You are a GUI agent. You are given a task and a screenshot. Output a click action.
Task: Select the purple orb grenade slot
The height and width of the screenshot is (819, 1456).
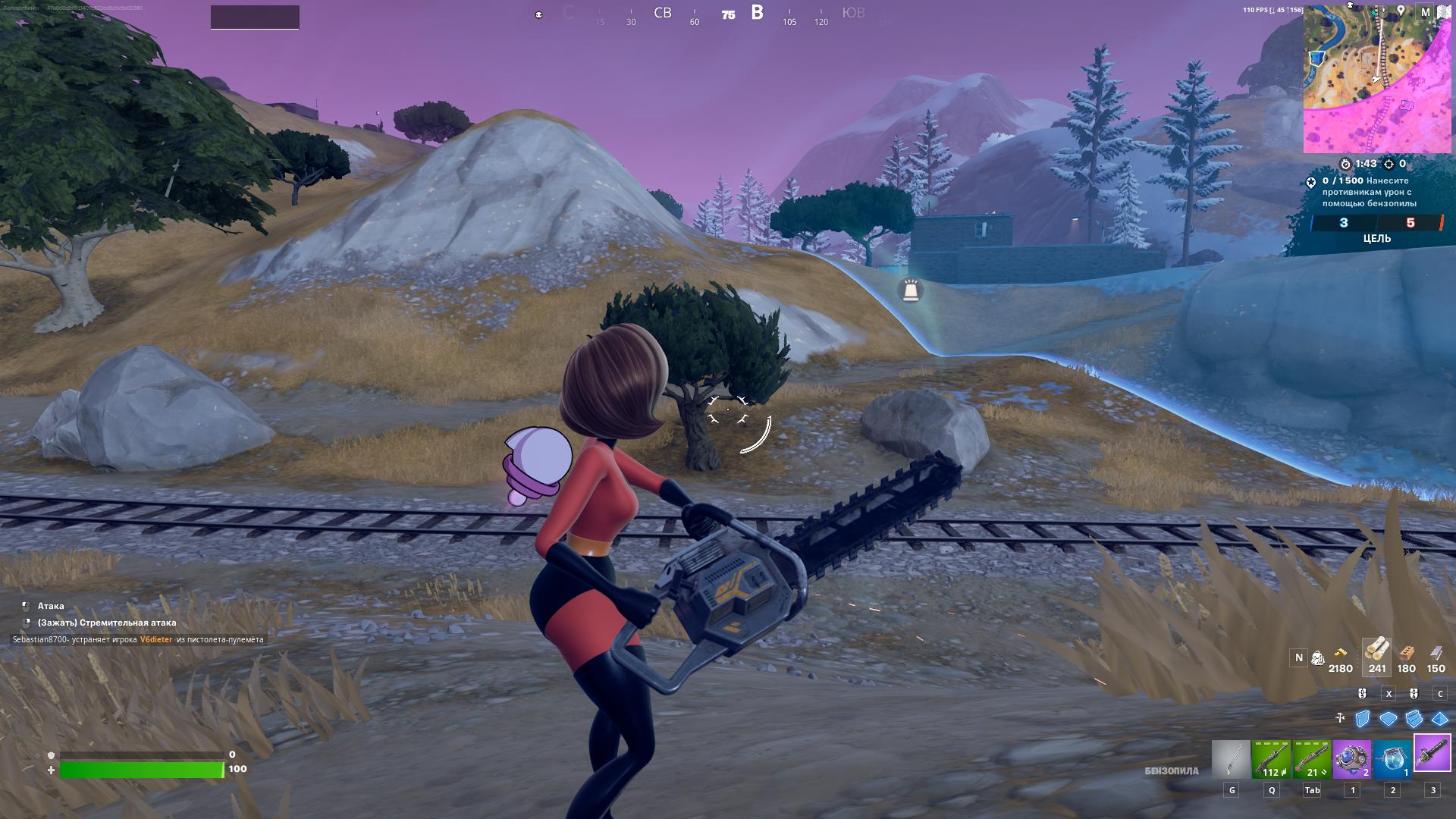1352,759
